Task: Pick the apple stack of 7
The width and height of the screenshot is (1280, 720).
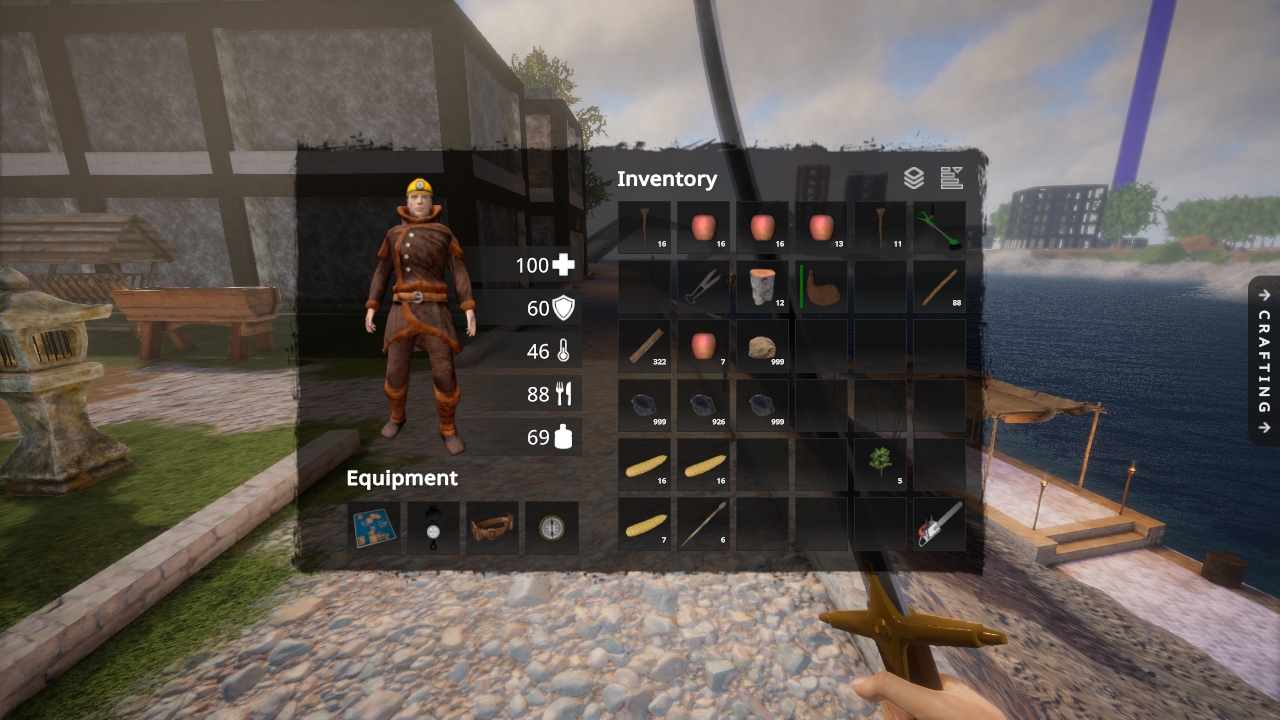Action: [x=703, y=346]
